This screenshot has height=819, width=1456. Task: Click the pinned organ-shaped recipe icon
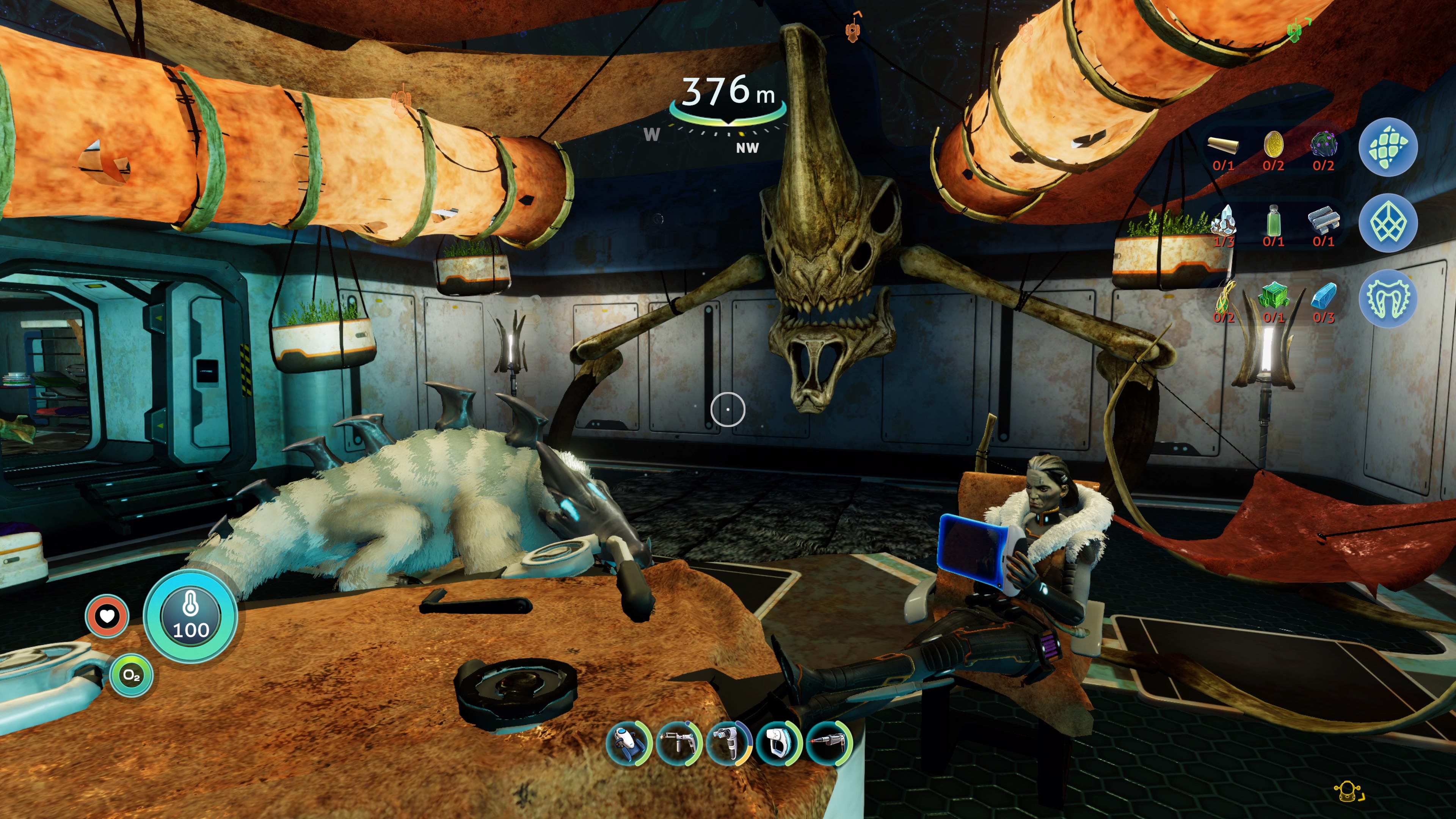coord(1388,298)
